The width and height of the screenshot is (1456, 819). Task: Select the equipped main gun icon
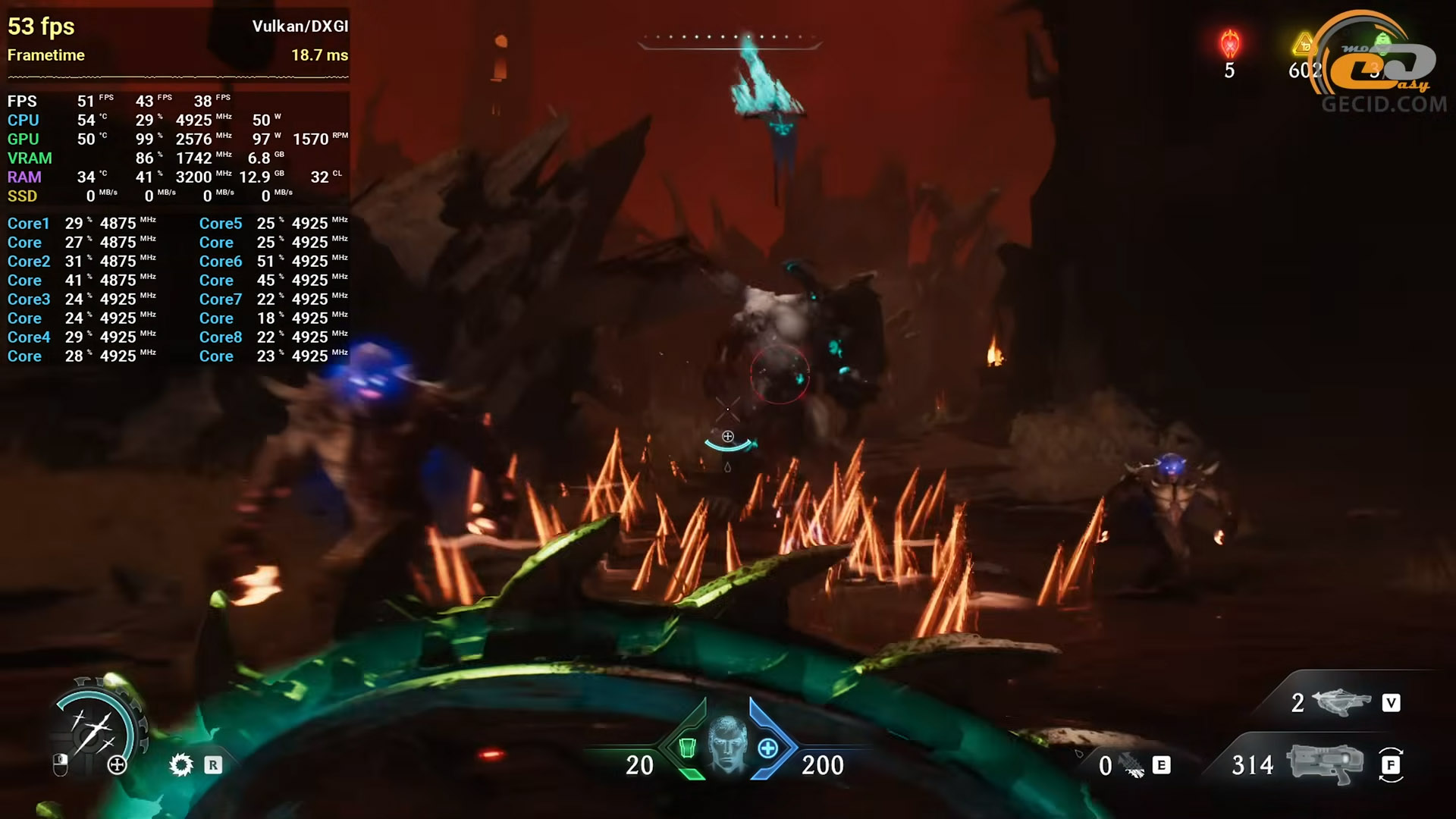1324,763
